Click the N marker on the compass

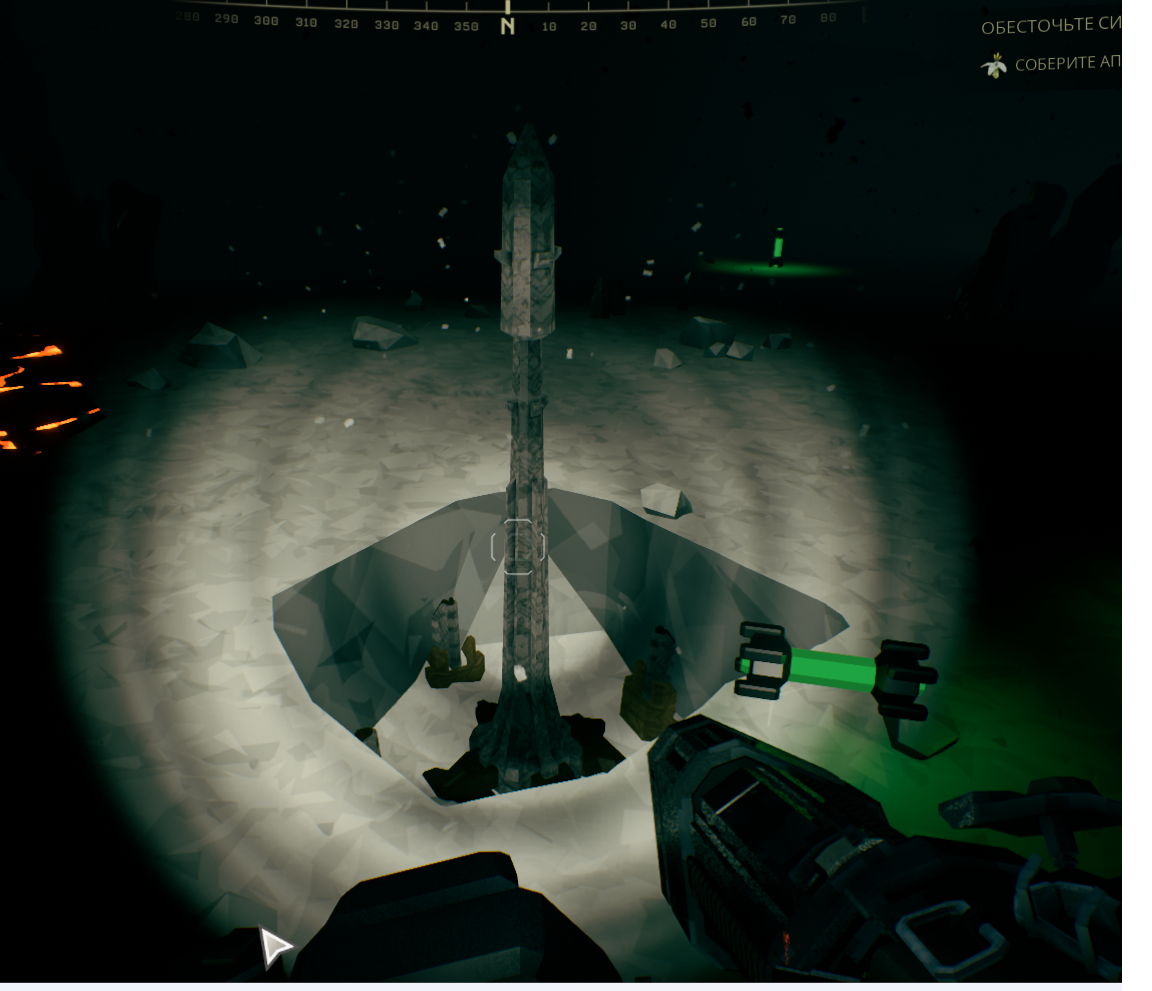(x=508, y=26)
